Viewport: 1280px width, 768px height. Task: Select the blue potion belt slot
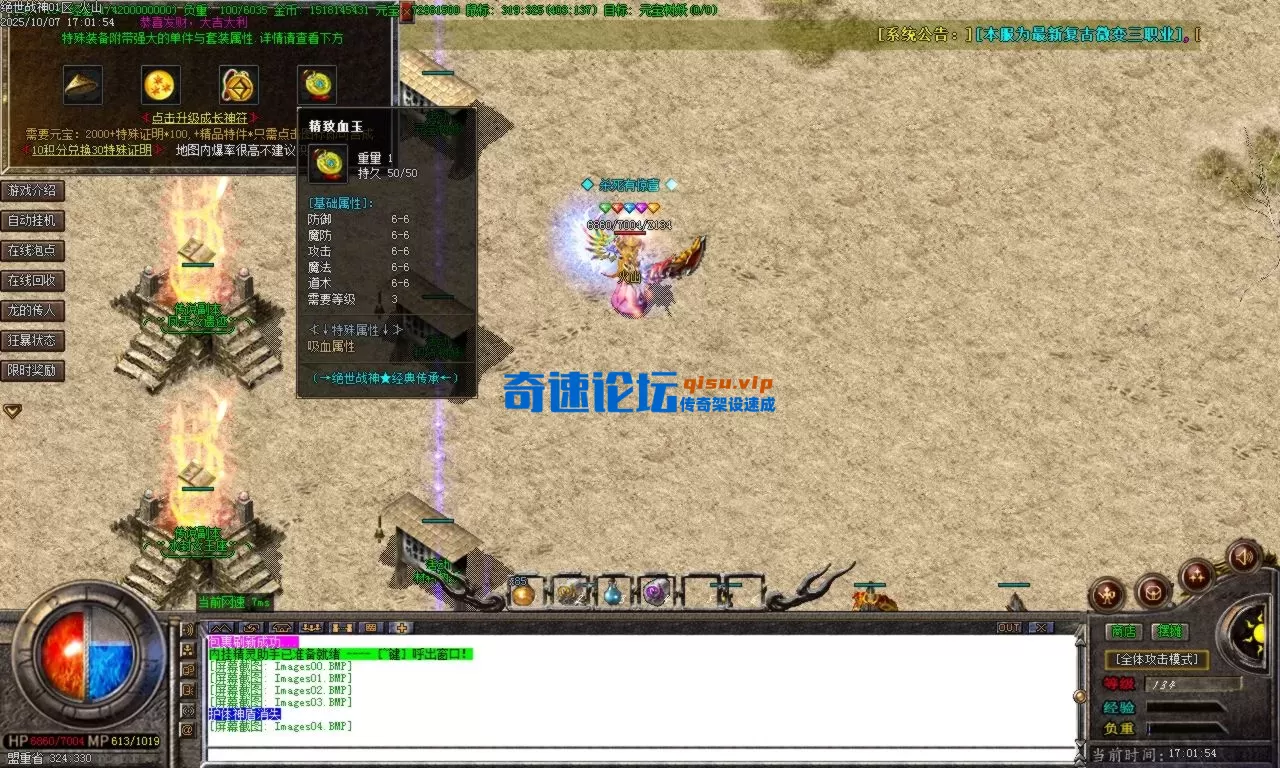[x=613, y=594]
